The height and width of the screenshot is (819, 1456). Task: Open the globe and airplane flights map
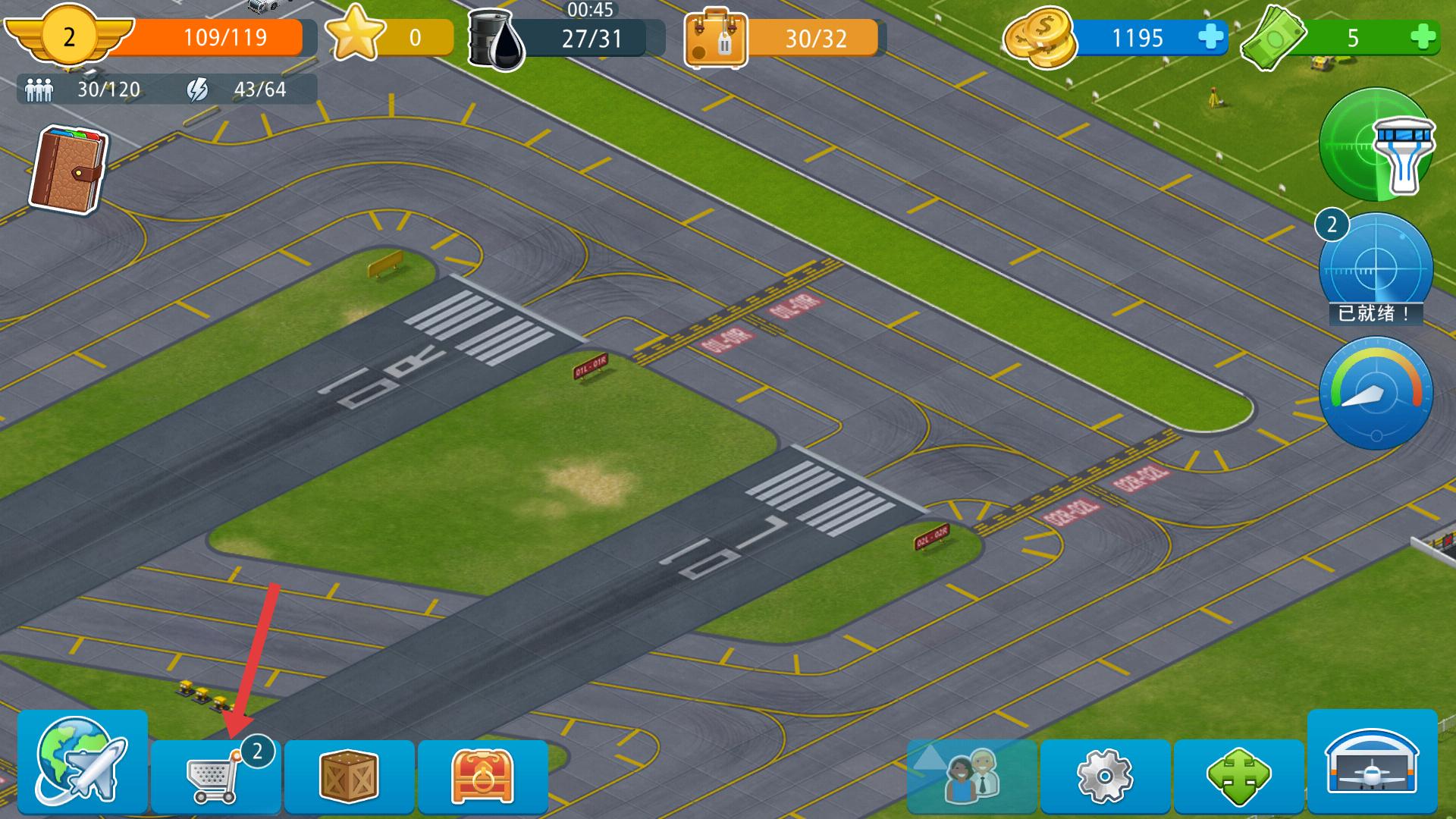tap(82, 761)
